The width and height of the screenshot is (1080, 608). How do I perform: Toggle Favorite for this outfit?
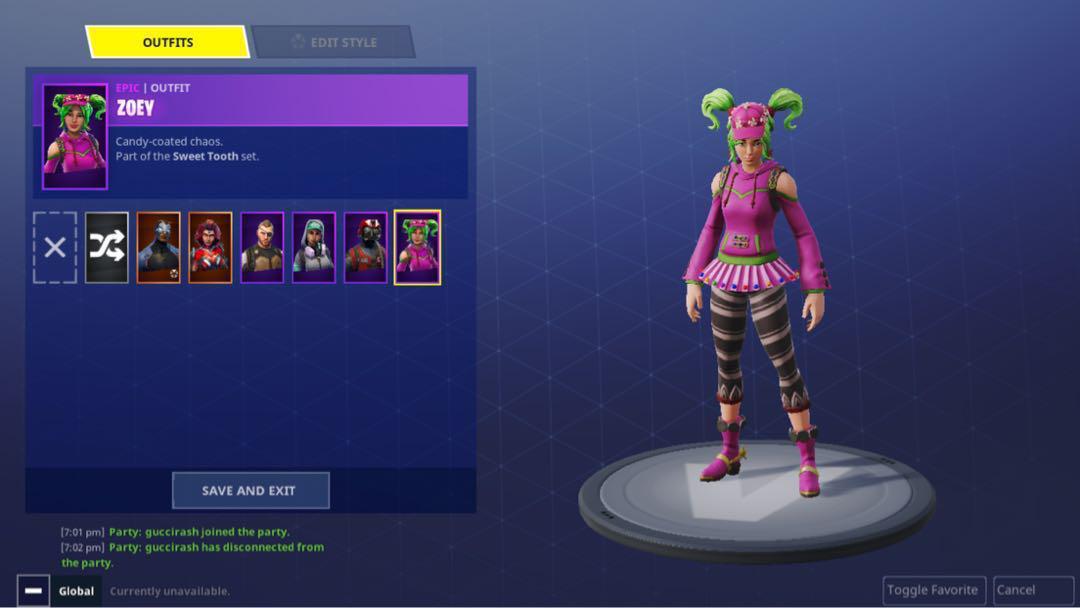point(934,590)
